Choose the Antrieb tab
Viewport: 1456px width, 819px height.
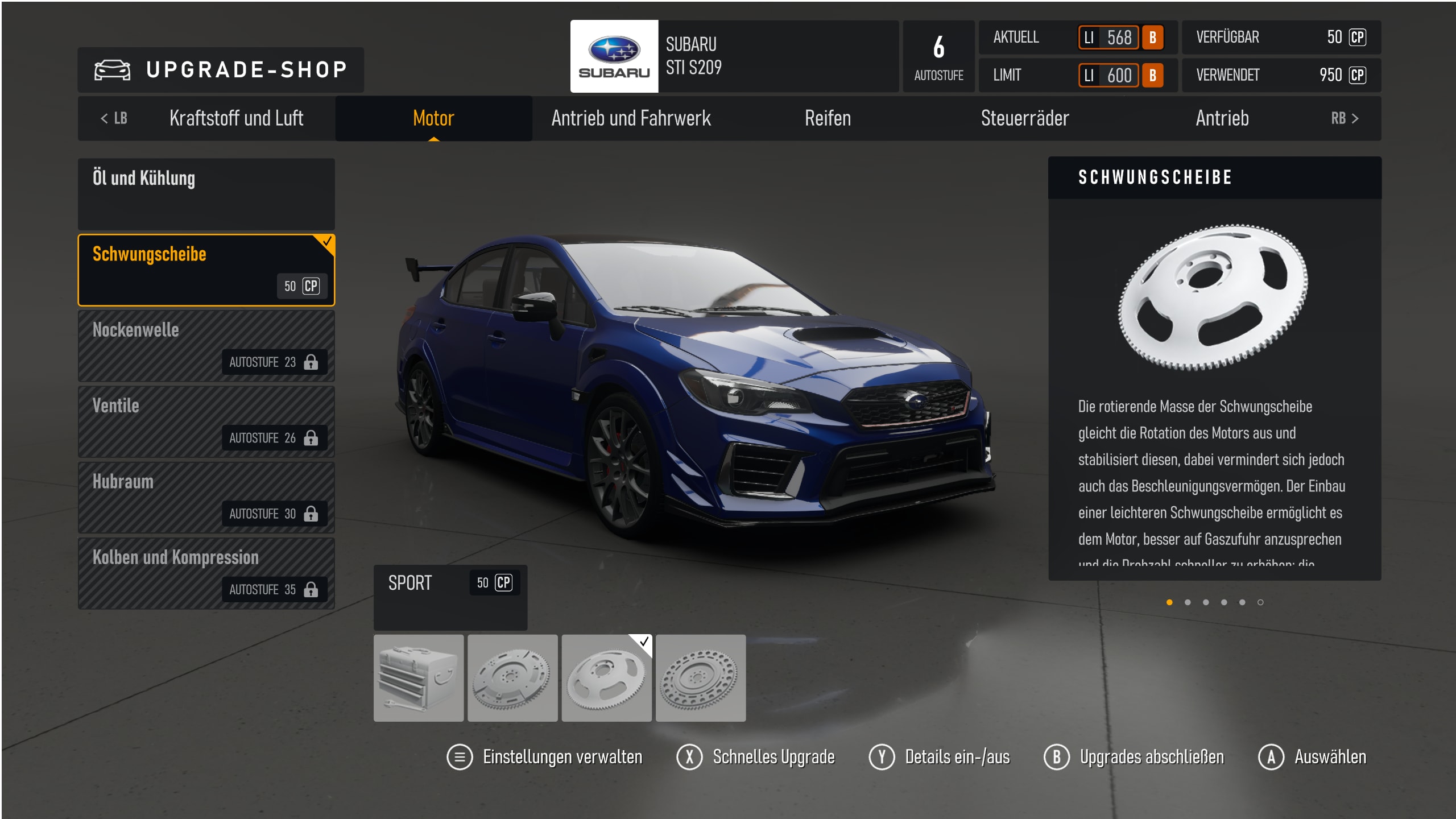[x=1222, y=118]
